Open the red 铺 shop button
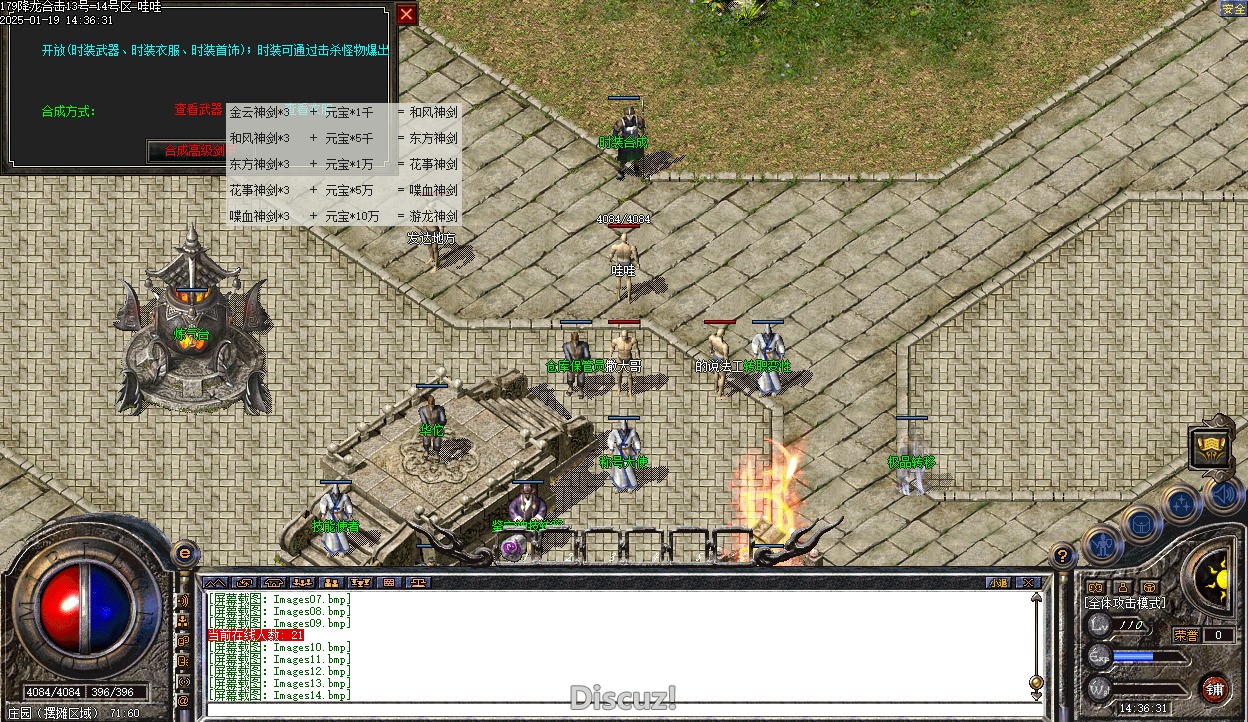This screenshot has width=1248, height=722. pos(1214,689)
